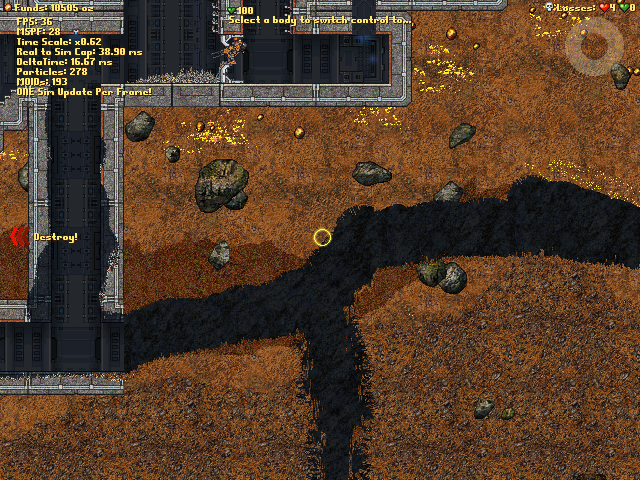Click the translucent ring overlay icon

point(594,46)
